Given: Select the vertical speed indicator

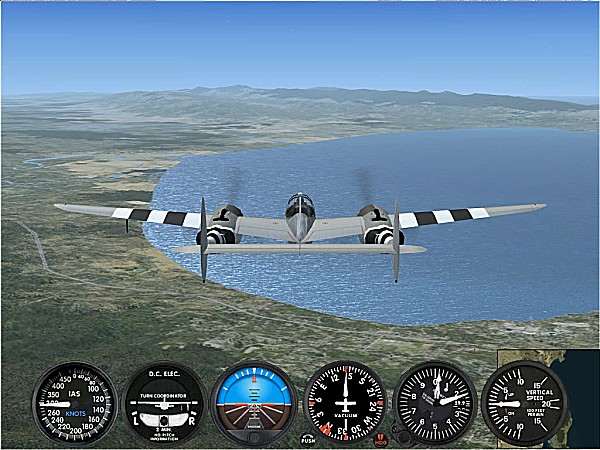Looking at the screenshot, I should [524, 404].
